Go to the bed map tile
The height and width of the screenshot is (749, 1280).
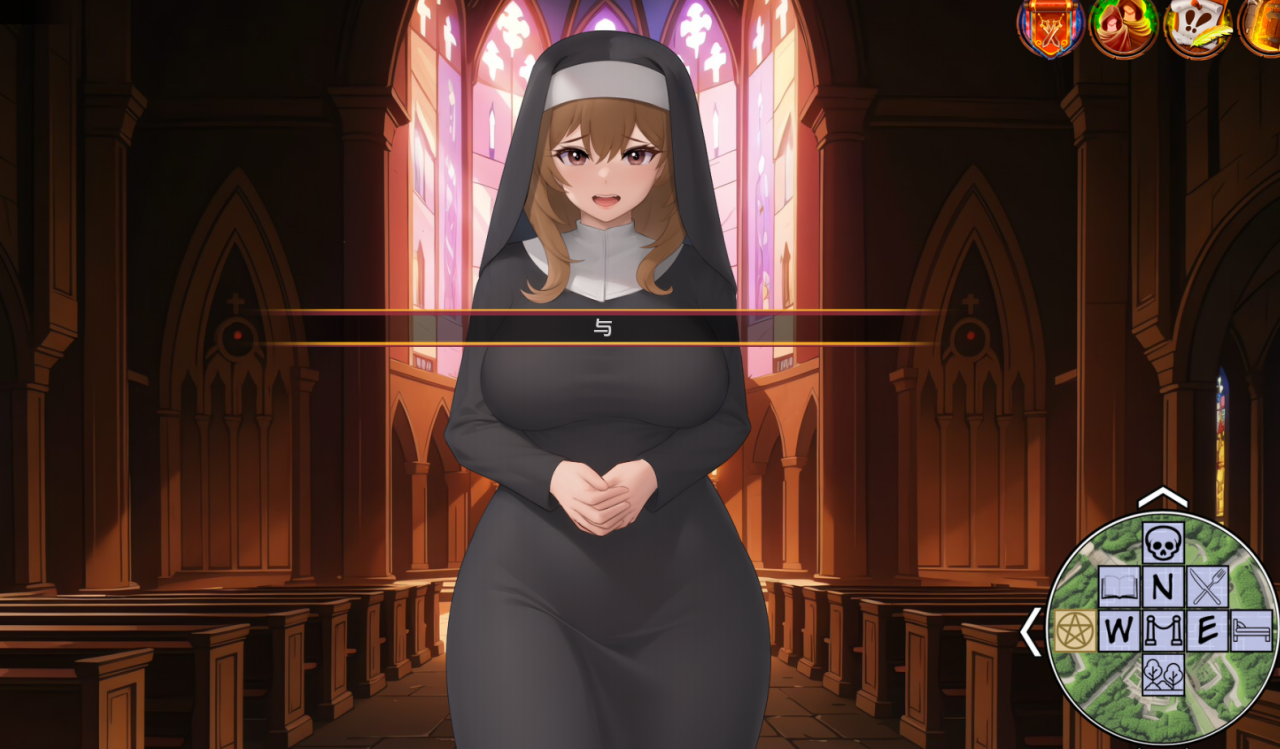[x=1251, y=631]
